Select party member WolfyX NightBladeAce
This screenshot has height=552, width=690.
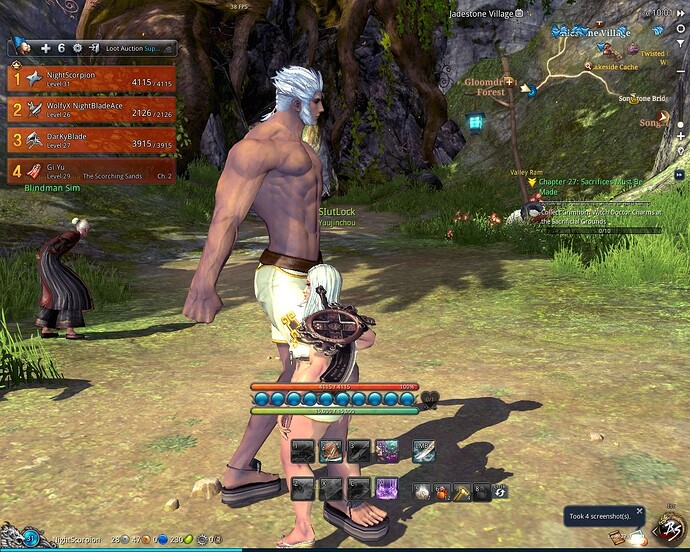click(x=90, y=109)
